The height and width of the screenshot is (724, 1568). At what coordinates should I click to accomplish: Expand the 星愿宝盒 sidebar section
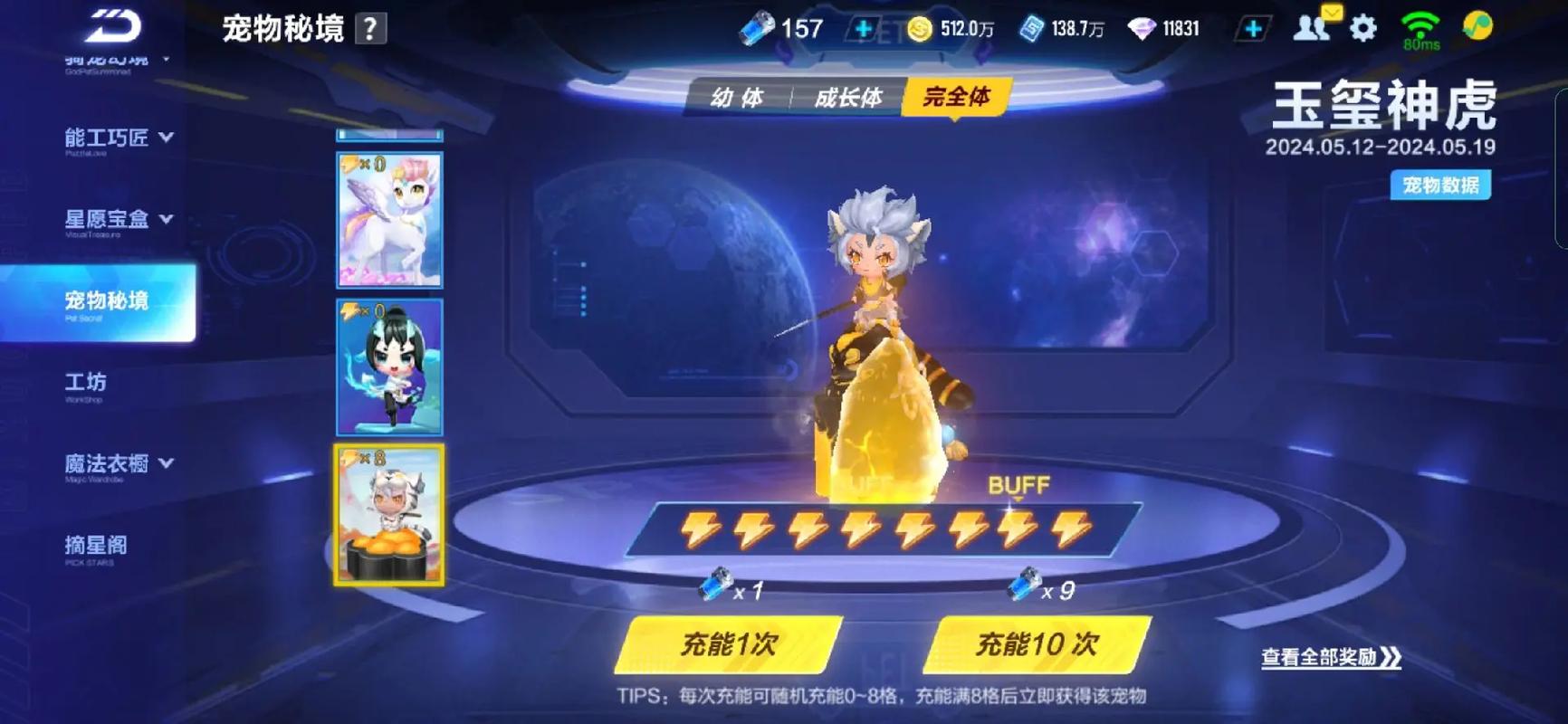109,219
